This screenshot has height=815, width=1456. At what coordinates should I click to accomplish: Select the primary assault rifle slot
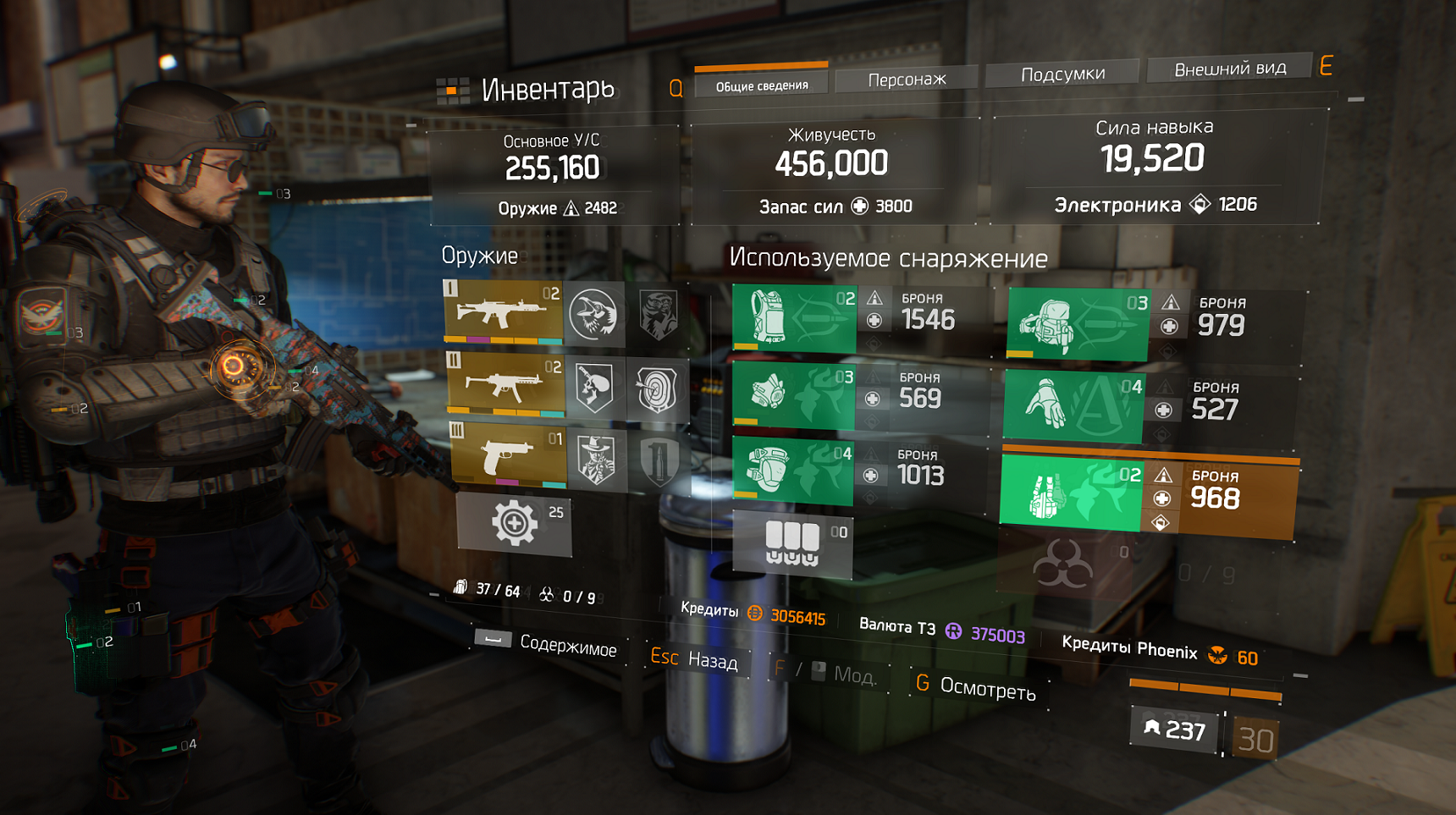click(503, 312)
